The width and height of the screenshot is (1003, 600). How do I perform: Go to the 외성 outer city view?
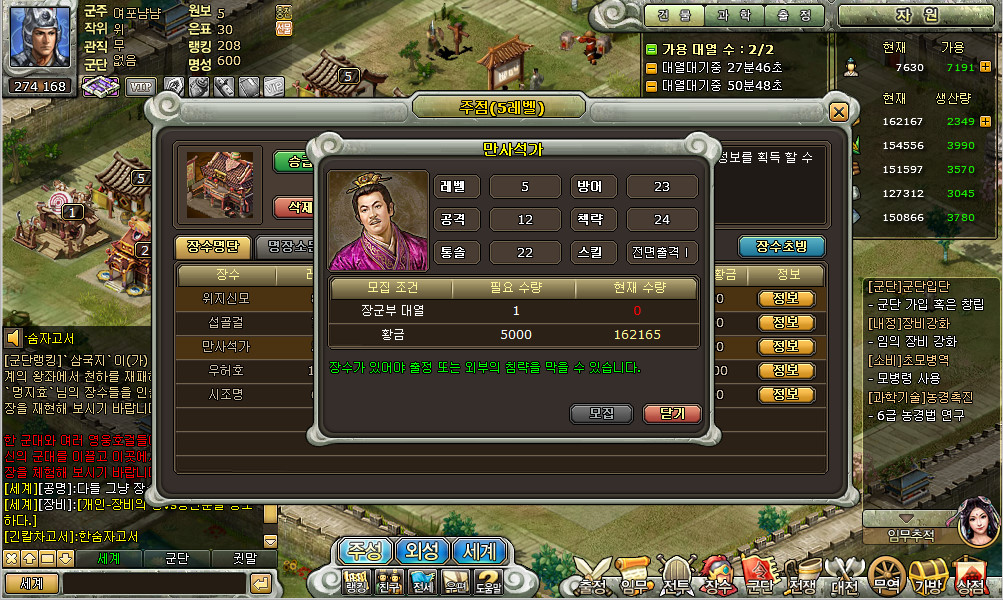coord(420,551)
